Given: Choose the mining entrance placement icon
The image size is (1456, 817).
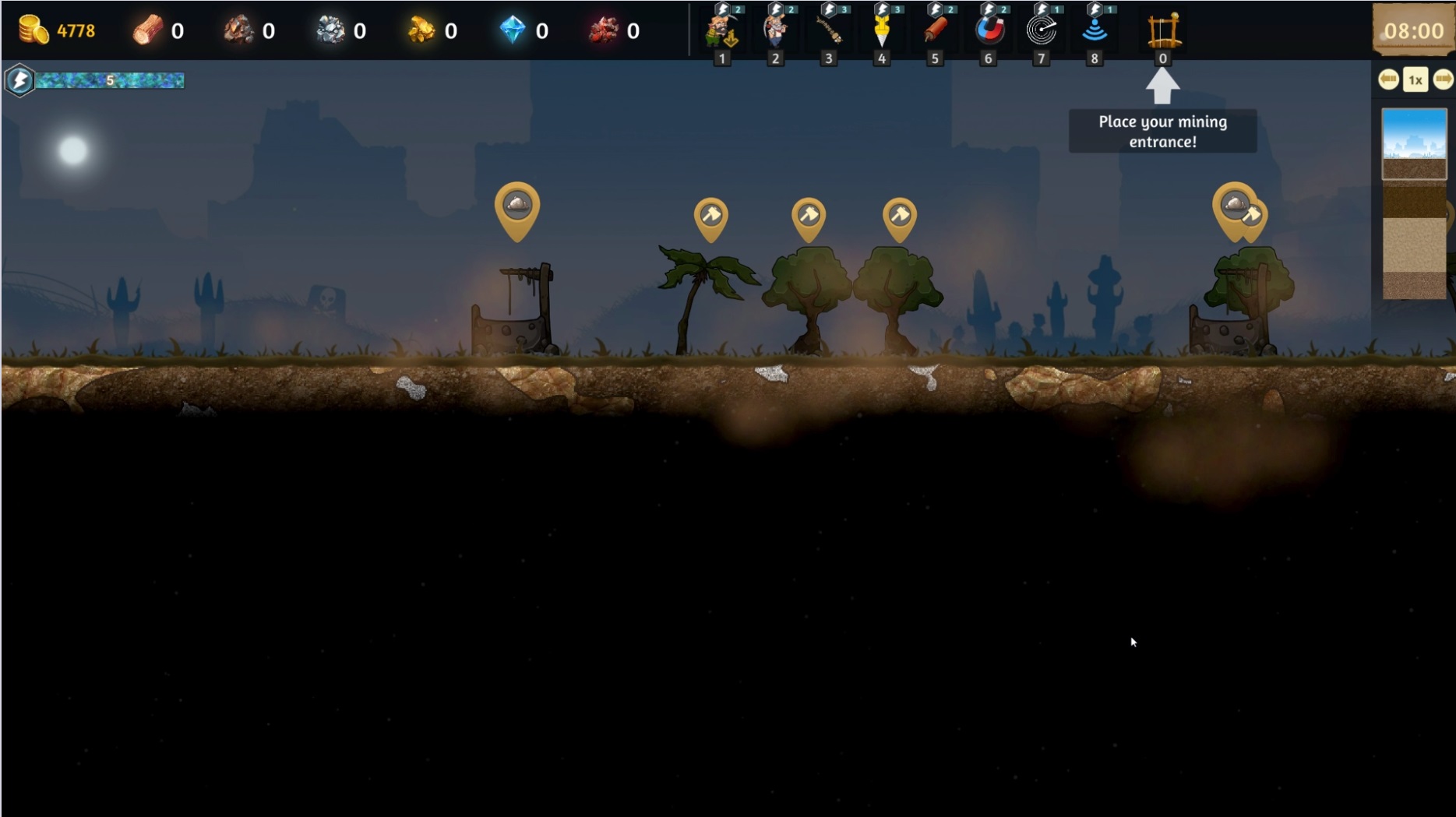Looking at the screenshot, I should (1163, 31).
